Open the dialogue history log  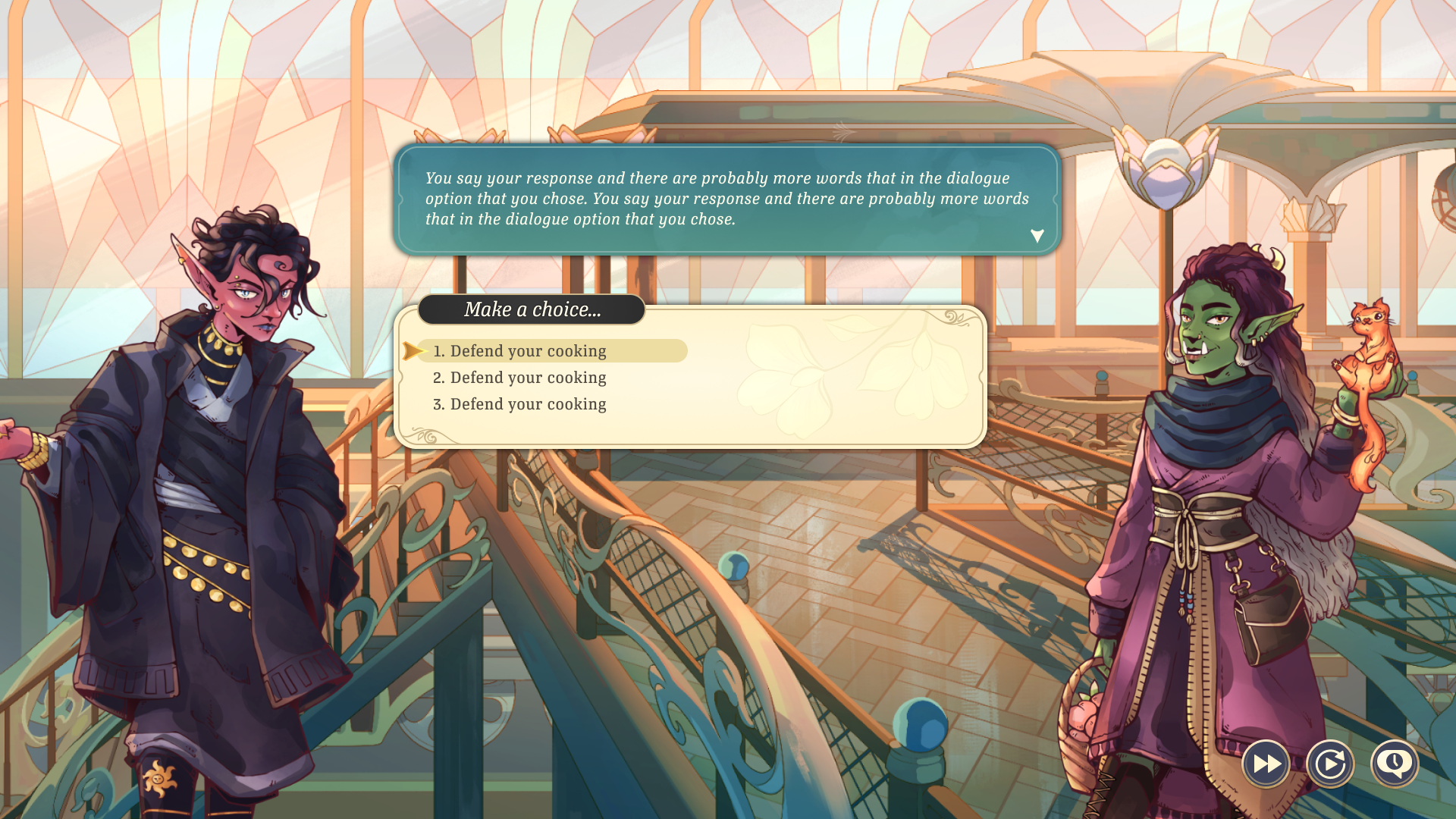(1395, 764)
